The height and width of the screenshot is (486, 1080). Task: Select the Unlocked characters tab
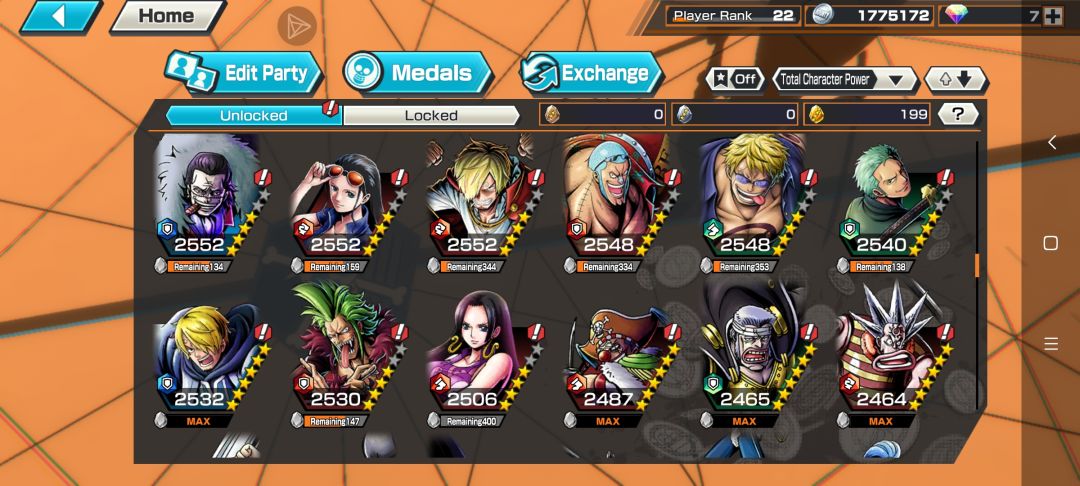point(253,115)
